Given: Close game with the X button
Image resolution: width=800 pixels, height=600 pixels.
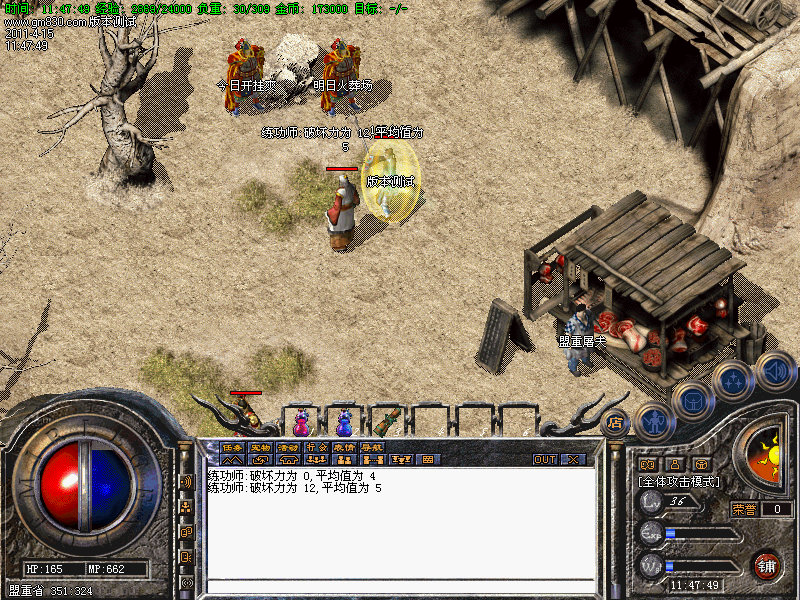Looking at the screenshot, I should tap(573, 460).
